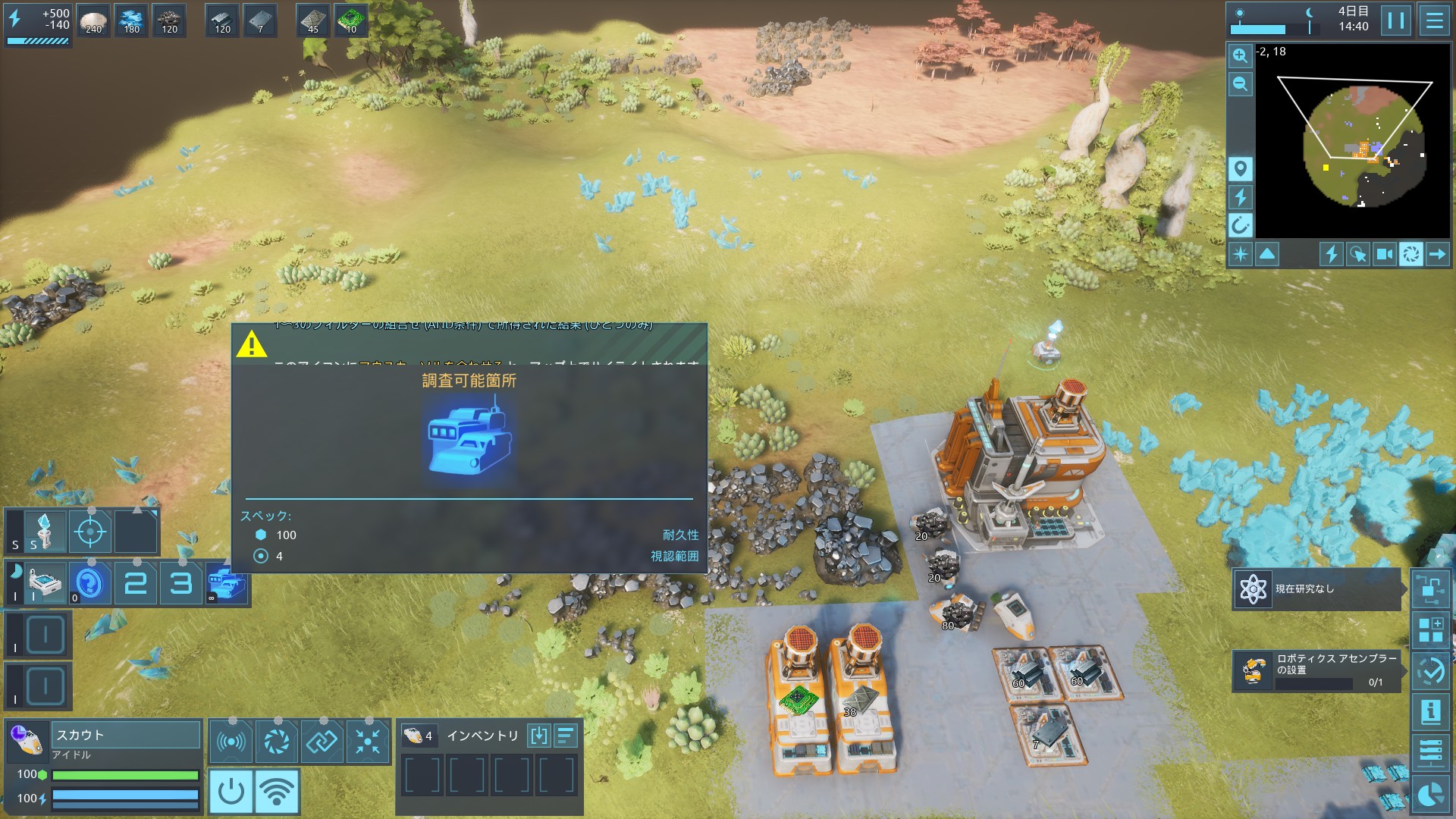The width and height of the screenshot is (1456, 819).
Task: Pause the game with the pause button
Action: 1395,20
